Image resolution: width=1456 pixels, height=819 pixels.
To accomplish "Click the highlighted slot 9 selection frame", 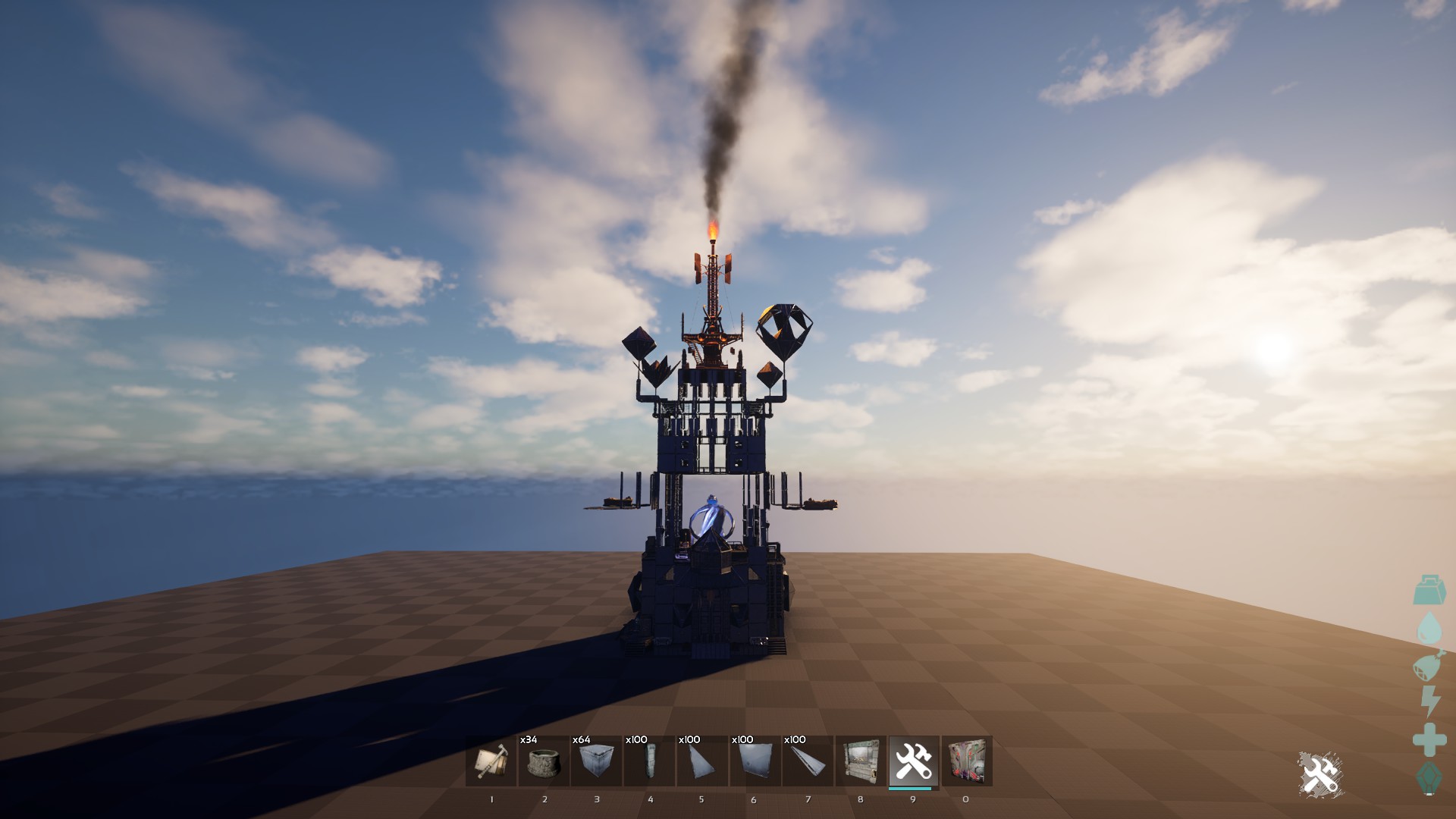I will 912,762.
